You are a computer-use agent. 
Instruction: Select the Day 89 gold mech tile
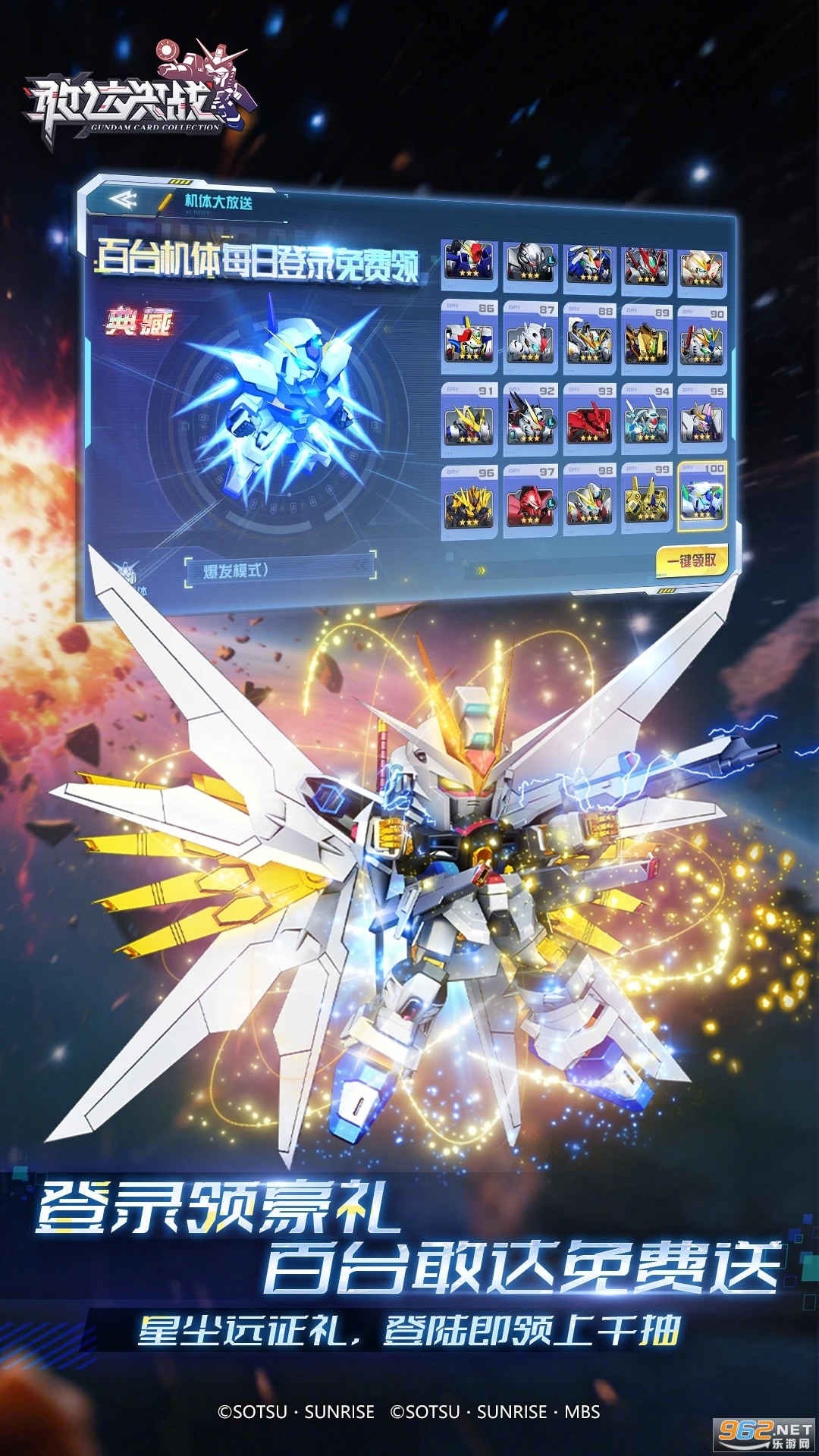point(646,339)
